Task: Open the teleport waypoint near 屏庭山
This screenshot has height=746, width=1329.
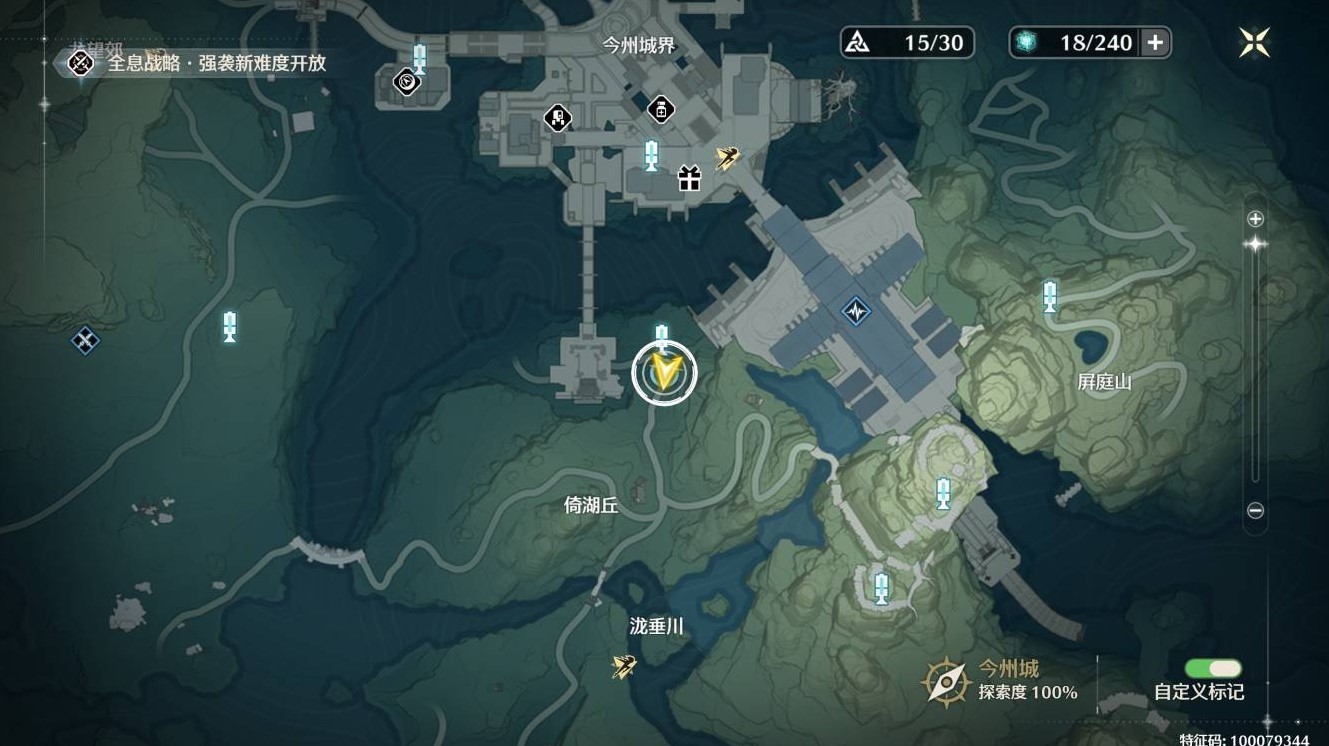Action: tap(1048, 296)
